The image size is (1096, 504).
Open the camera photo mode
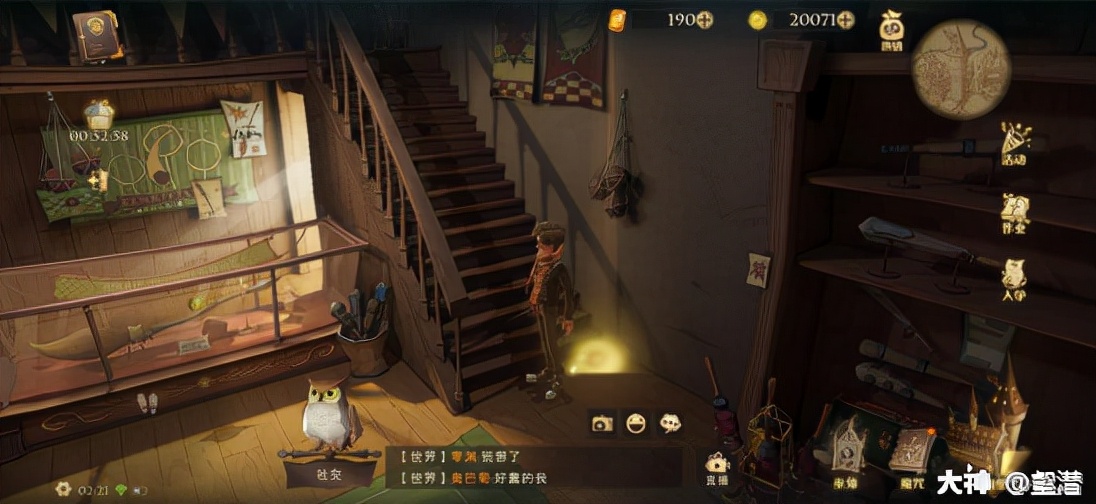coord(602,423)
